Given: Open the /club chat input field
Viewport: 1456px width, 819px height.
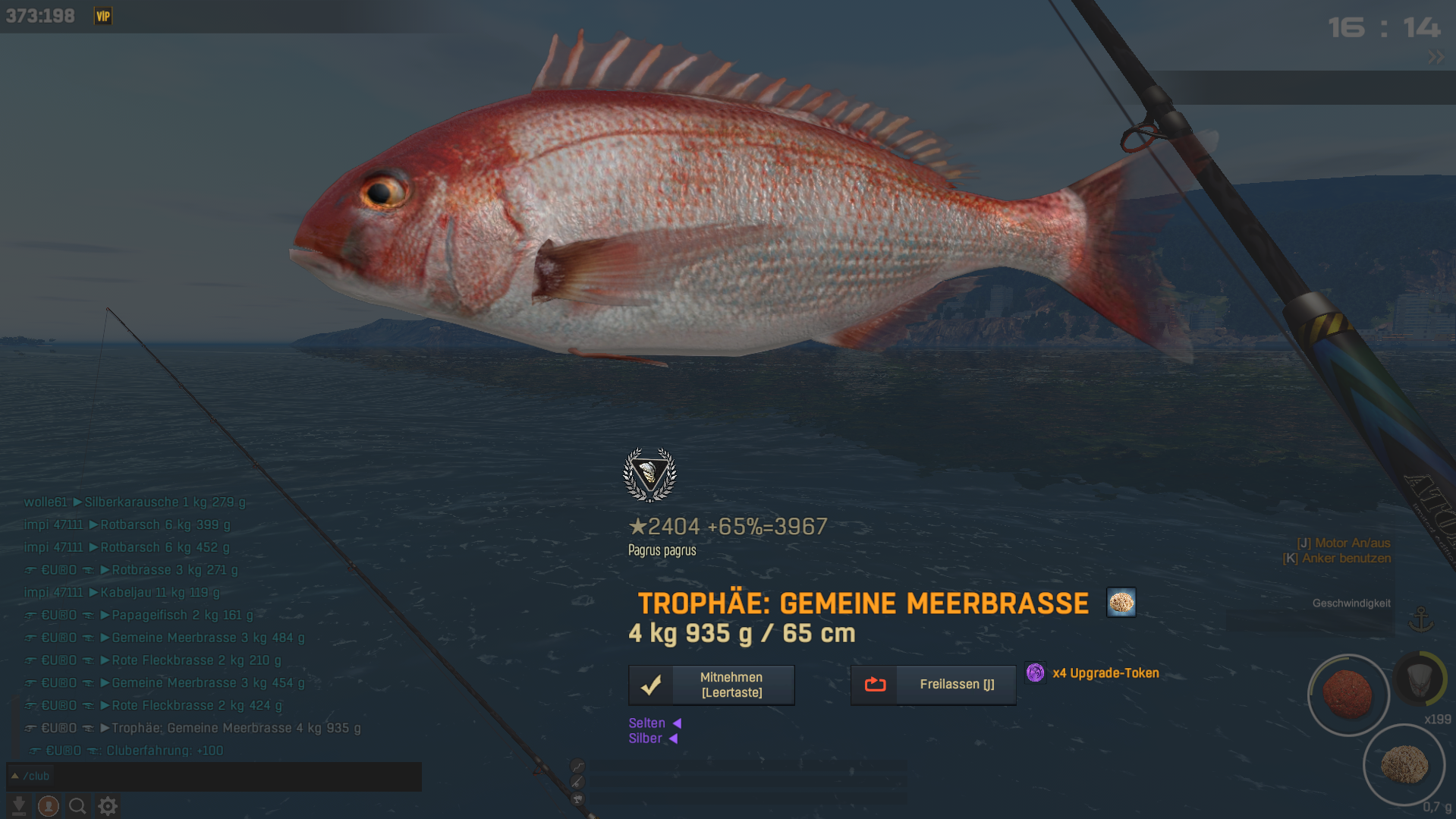Looking at the screenshot, I should 214,776.
